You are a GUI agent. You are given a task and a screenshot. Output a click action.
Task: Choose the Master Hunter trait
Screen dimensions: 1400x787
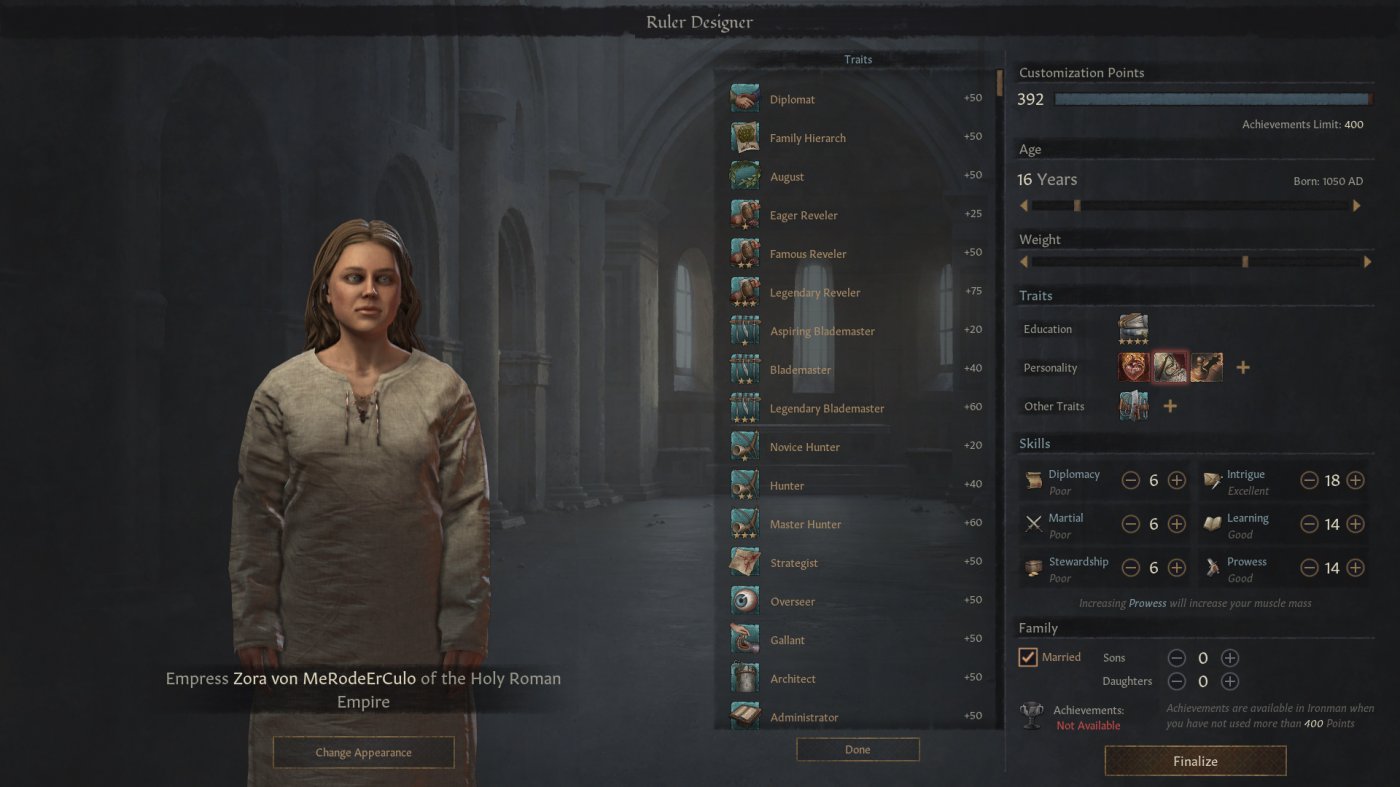click(x=744, y=523)
